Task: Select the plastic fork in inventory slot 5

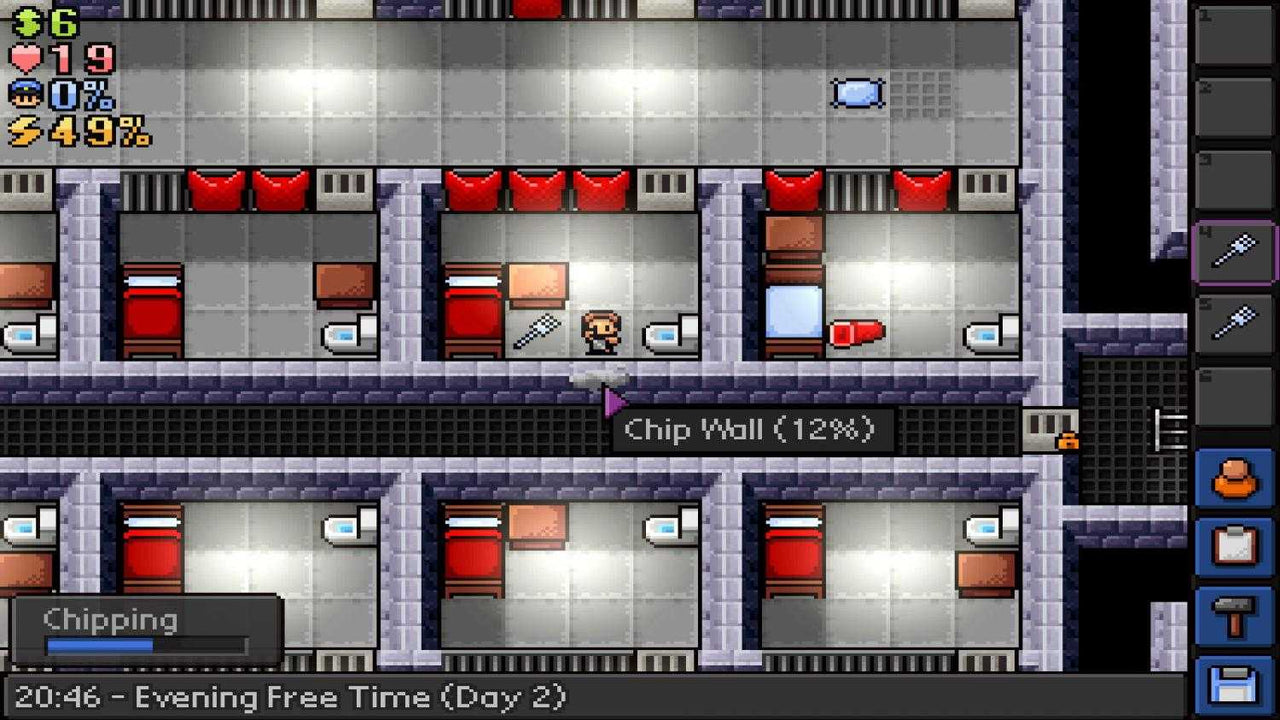Action: pos(1237,320)
